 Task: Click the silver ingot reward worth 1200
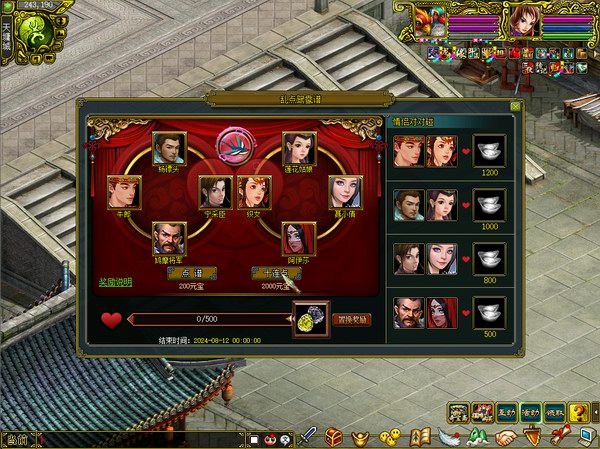(x=488, y=151)
